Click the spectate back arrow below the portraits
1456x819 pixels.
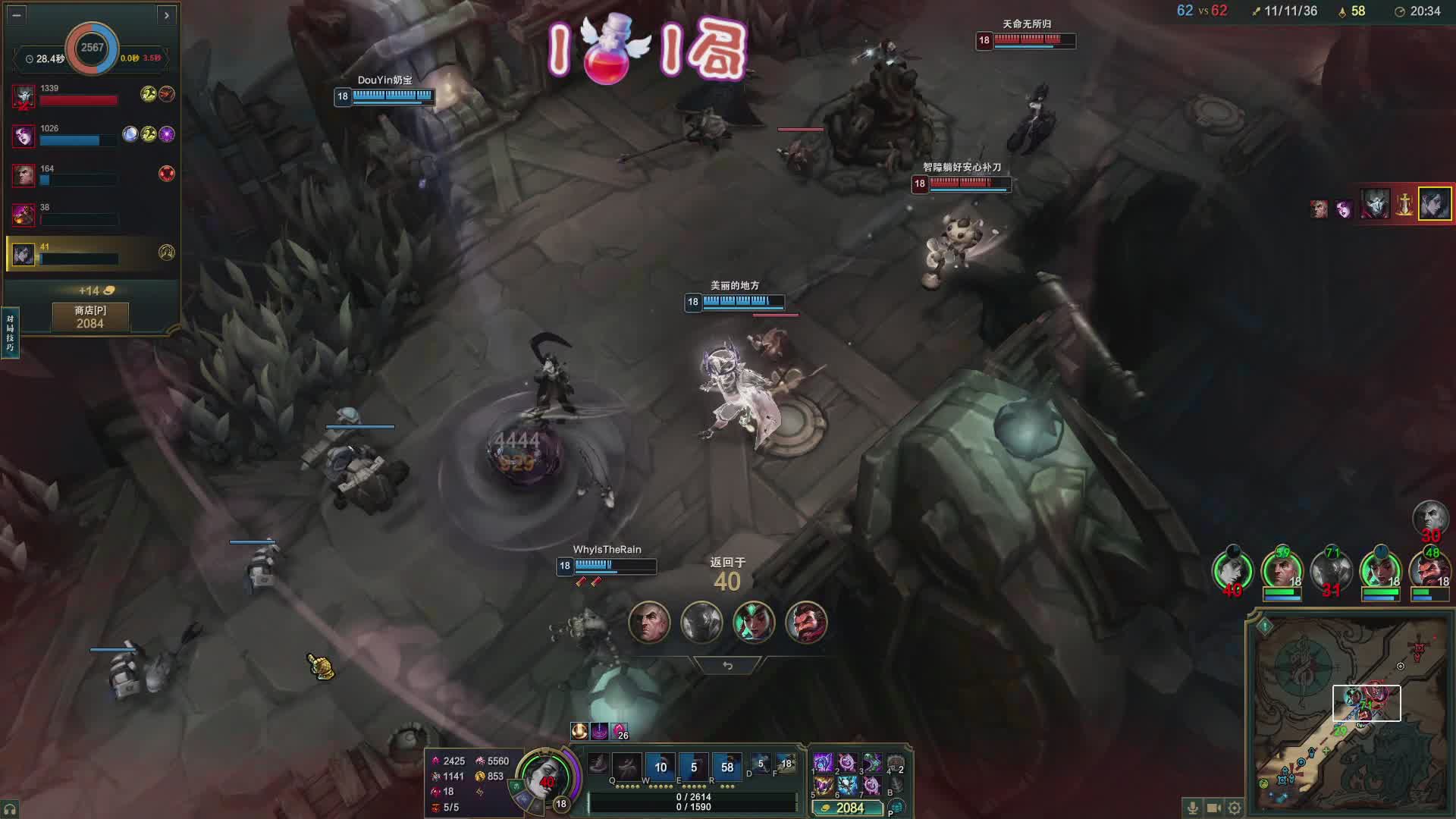pyautogui.click(x=727, y=666)
